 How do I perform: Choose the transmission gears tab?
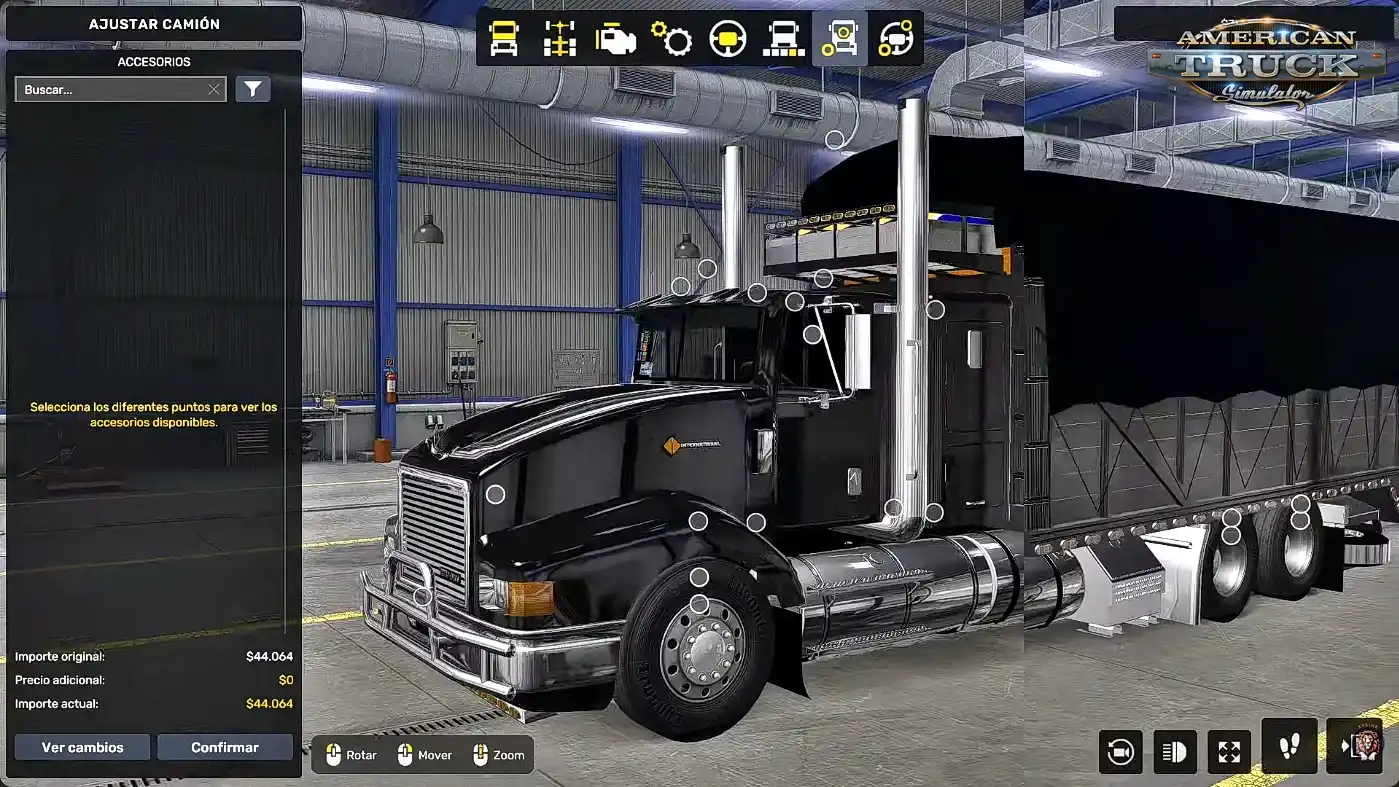(672, 39)
